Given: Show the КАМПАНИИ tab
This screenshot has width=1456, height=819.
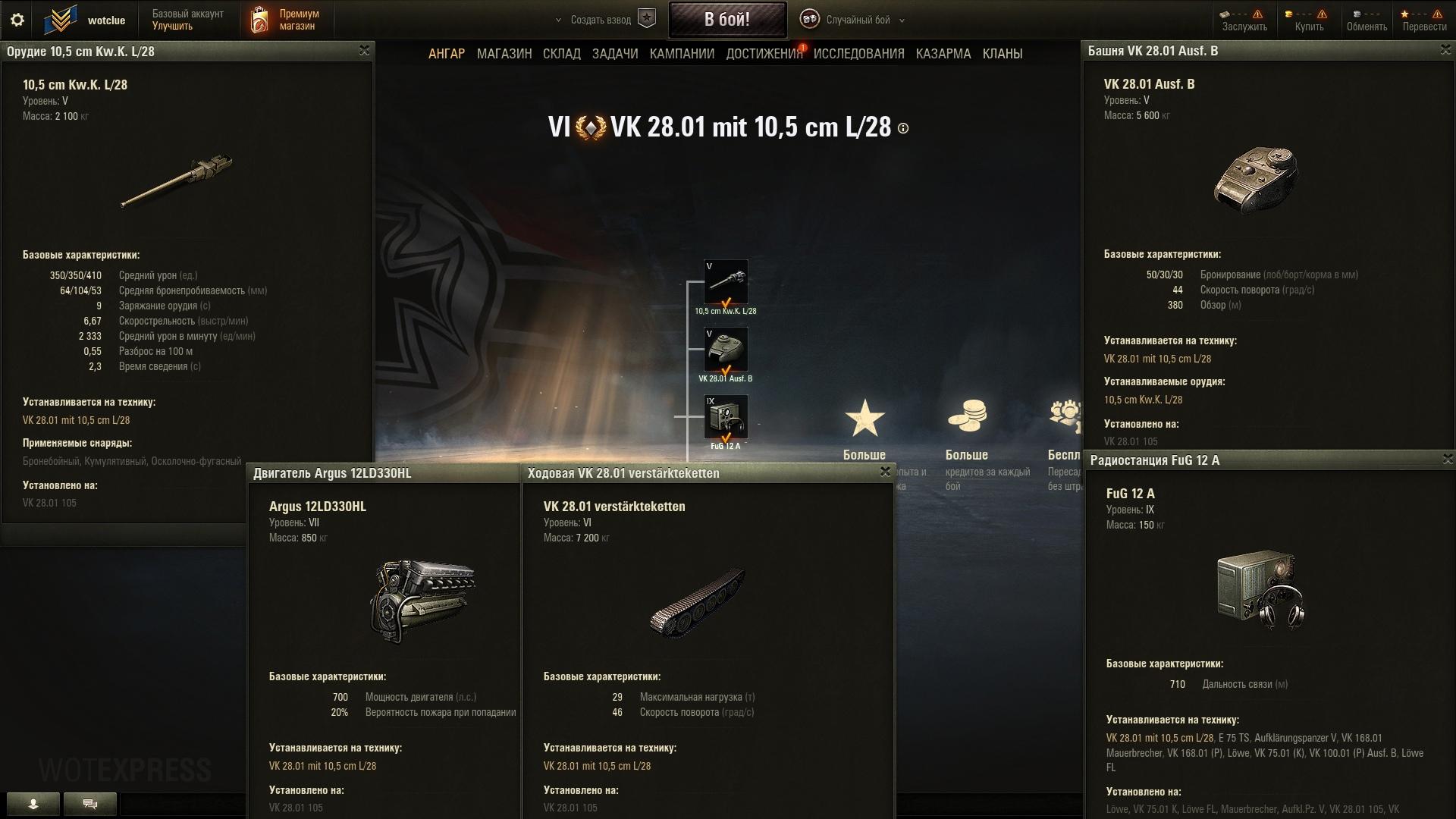Looking at the screenshot, I should pos(682,54).
